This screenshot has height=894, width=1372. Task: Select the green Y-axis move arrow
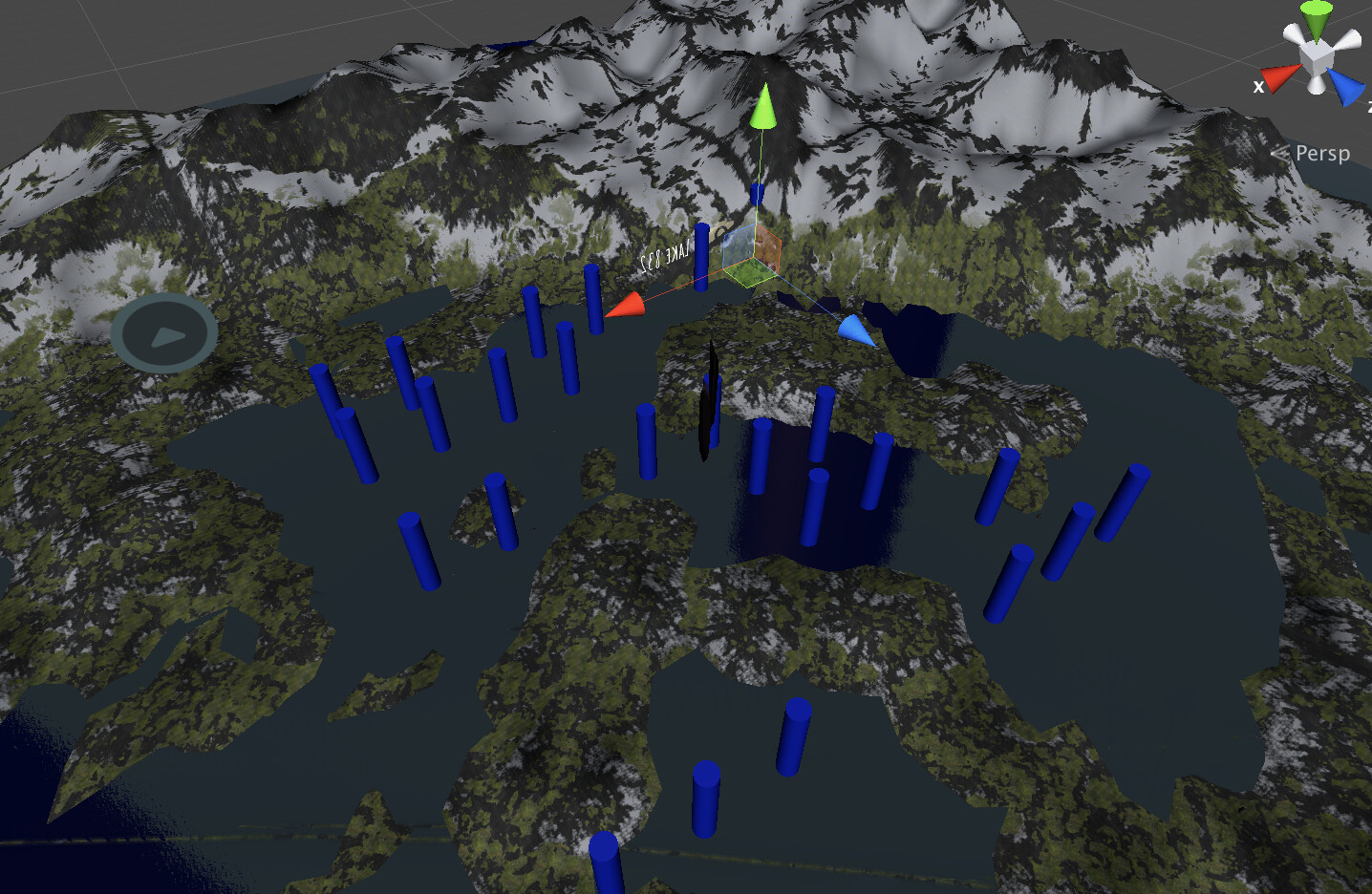pos(764,110)
